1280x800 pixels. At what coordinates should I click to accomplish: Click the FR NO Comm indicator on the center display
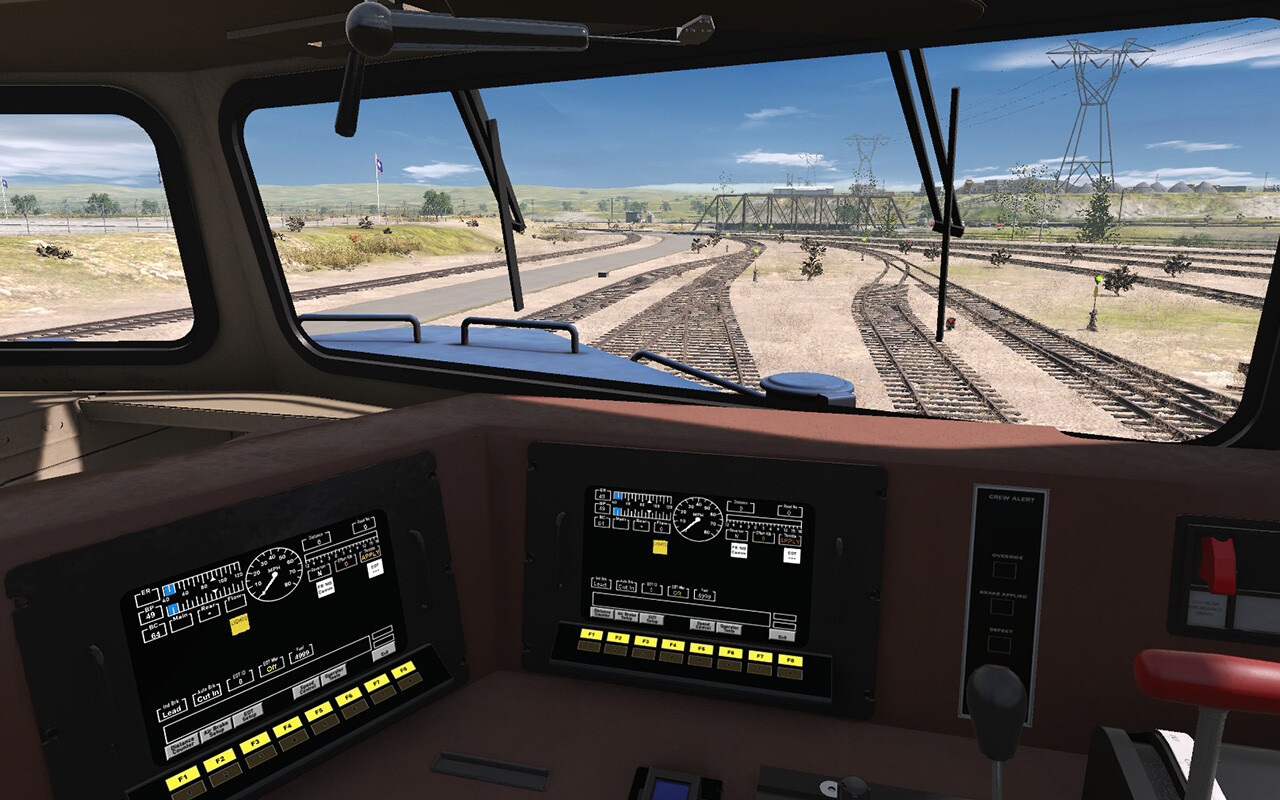(739, 551)
